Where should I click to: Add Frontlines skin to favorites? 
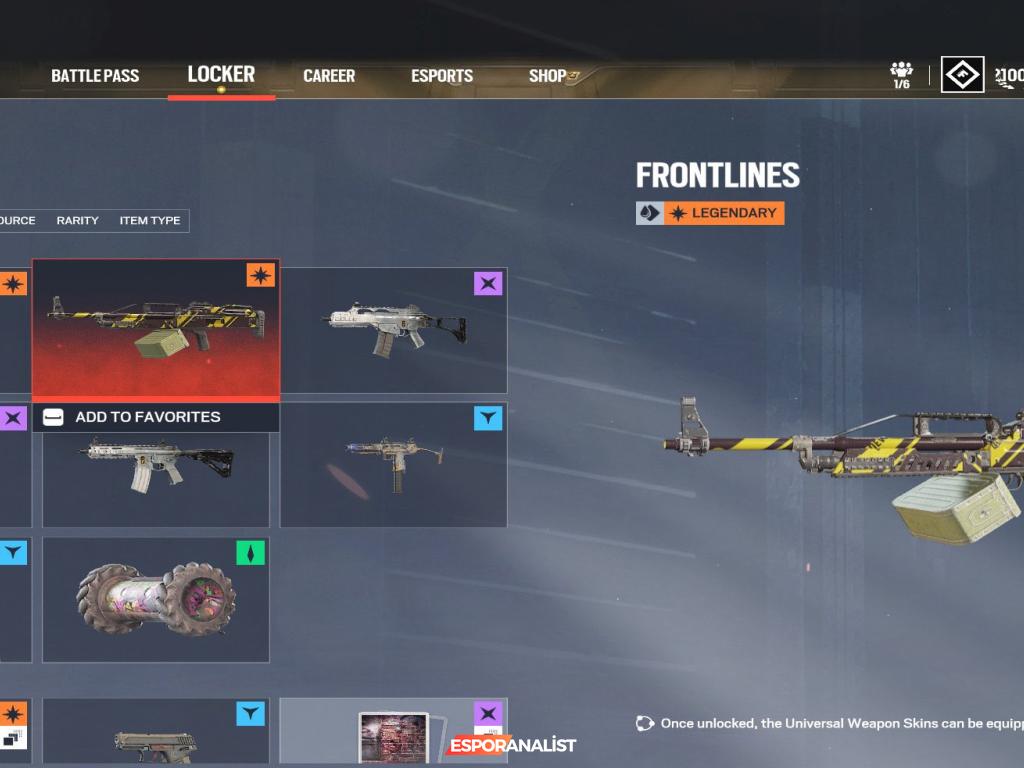click(147, 417)
